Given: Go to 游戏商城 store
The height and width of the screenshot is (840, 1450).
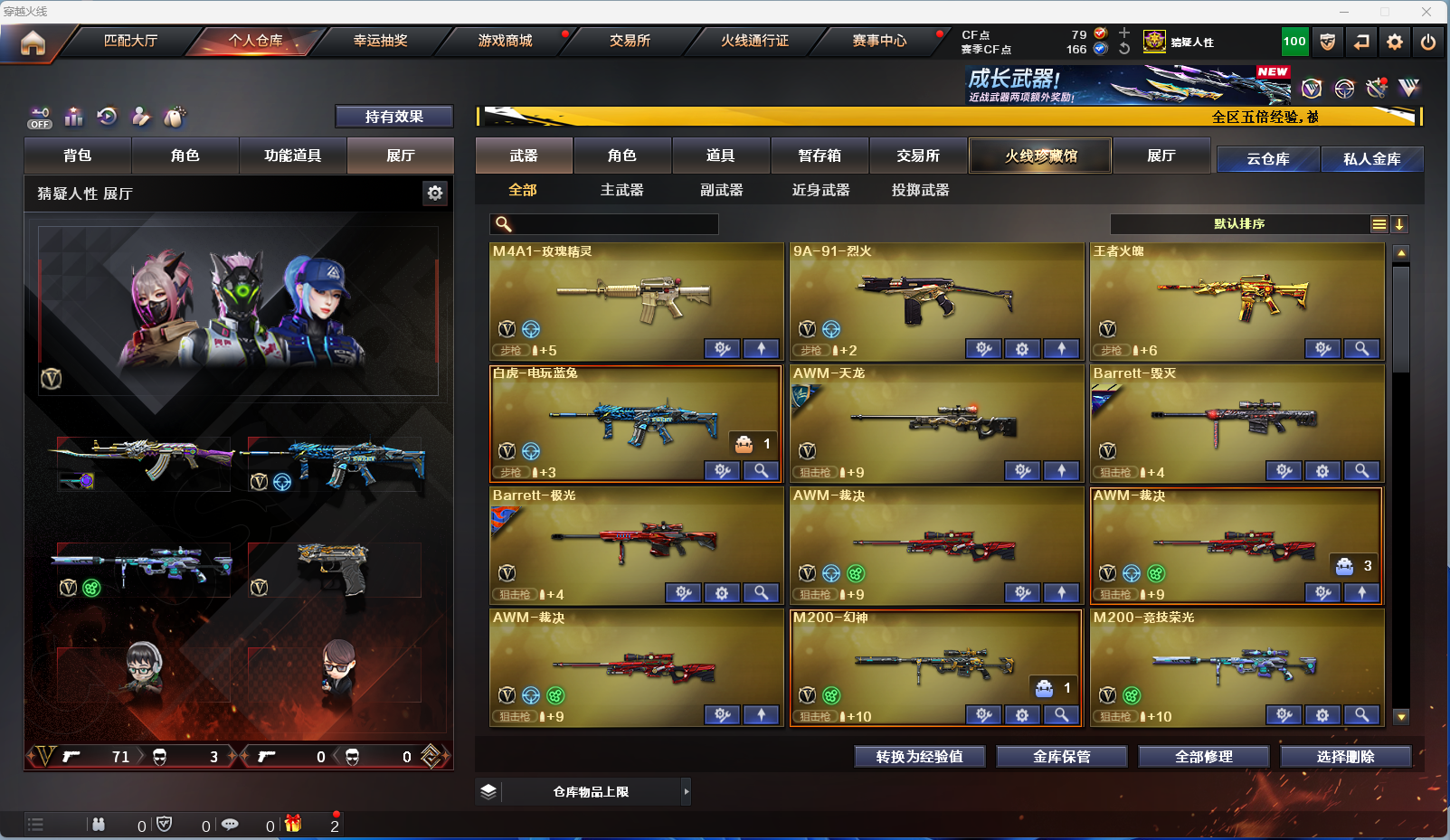Looking at the screenshot, I should point(505,41).
